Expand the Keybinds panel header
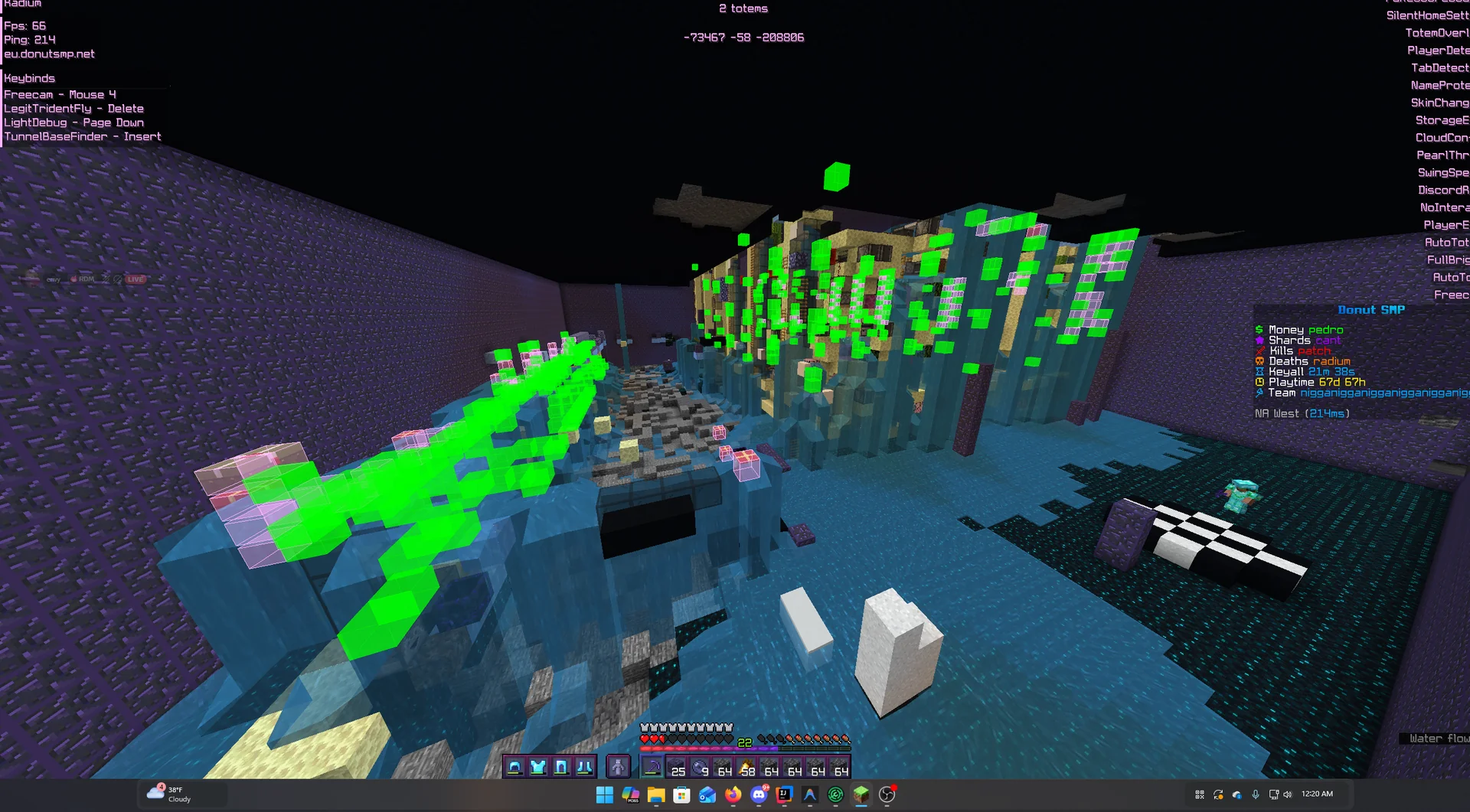Screen dimensions: 1470x812 tap(29, 78)
